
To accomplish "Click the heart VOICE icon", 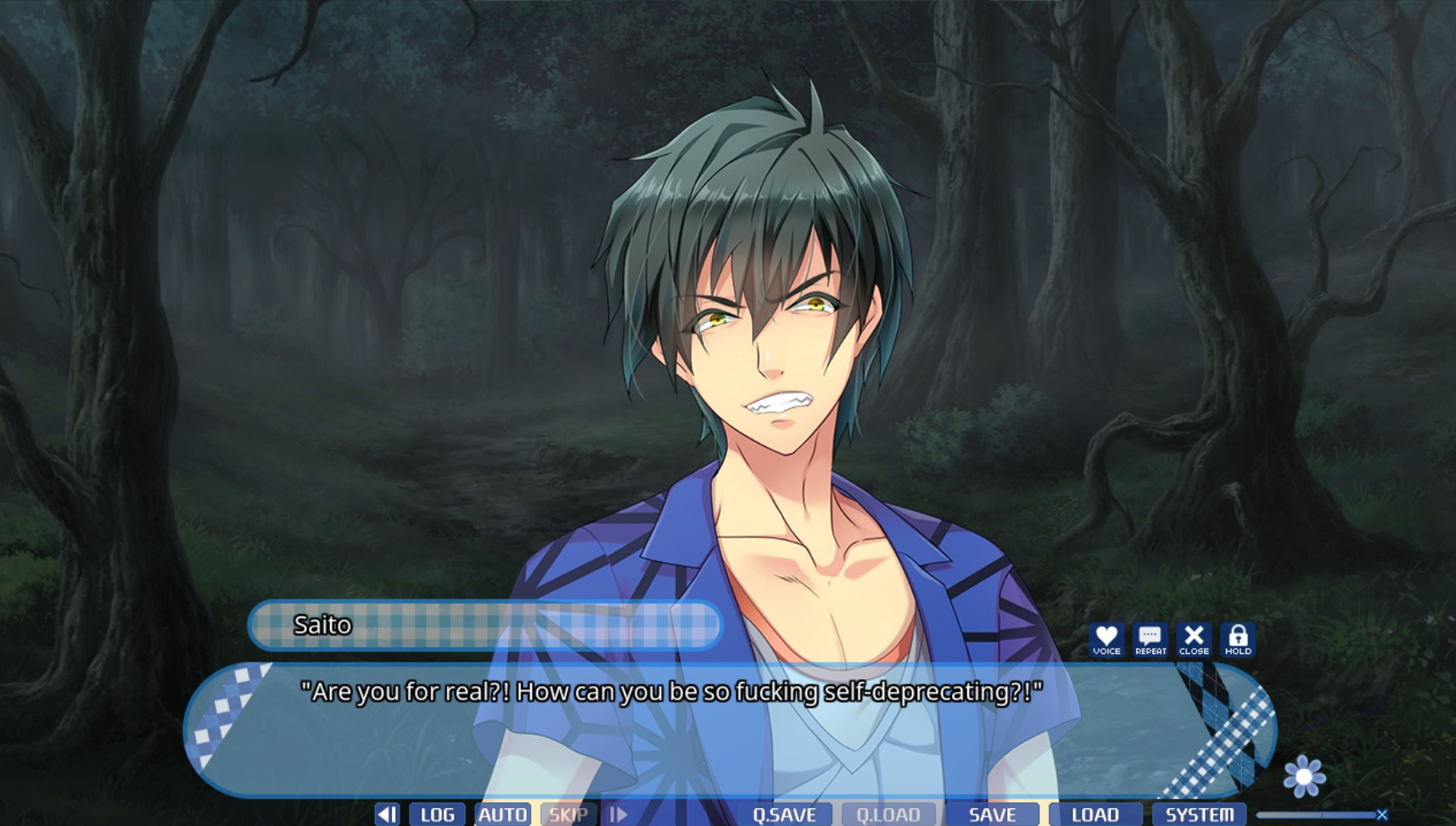I will pos(1106,639).
